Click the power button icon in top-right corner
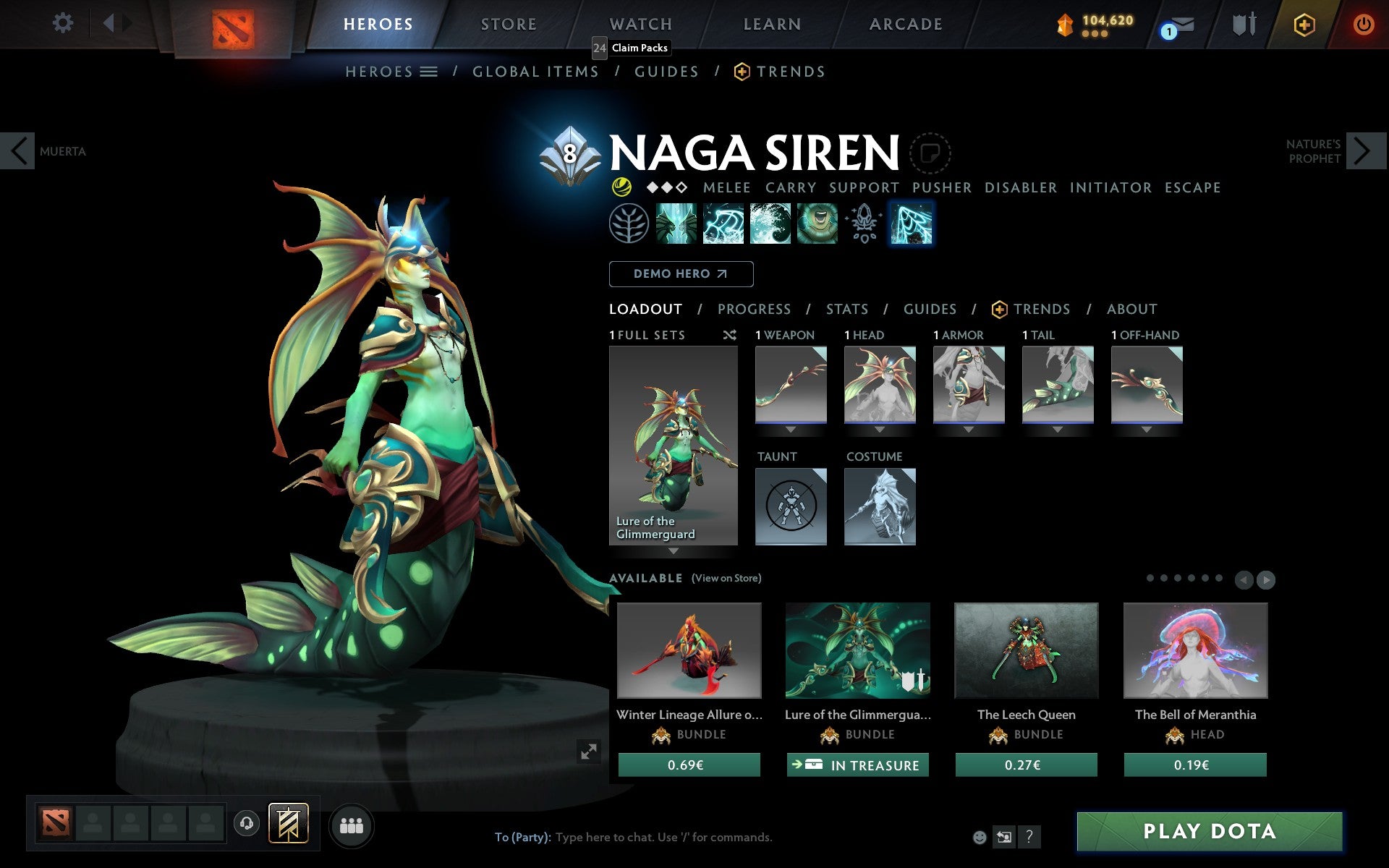 tap(1363, 23)
